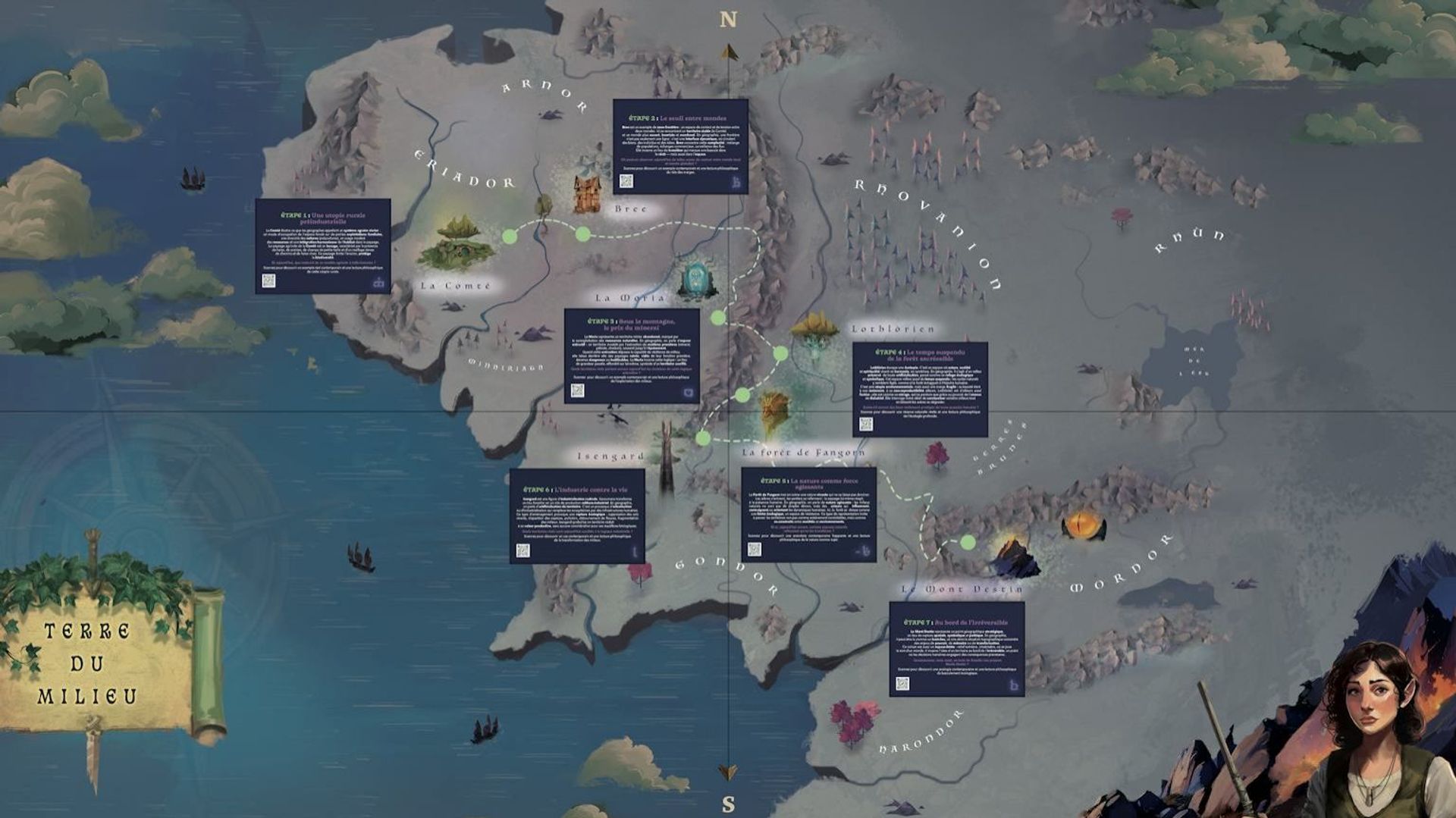
Task: View the Étape 4 Le temps suspendu card
Action: pos(920,388)
